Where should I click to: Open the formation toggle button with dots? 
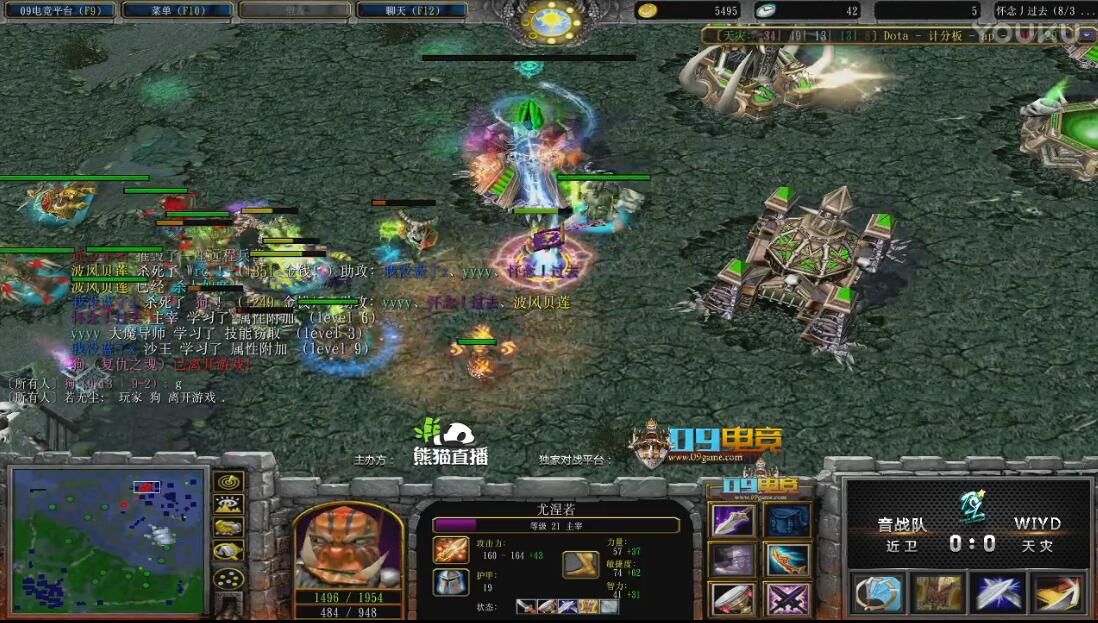click(230, 578)
